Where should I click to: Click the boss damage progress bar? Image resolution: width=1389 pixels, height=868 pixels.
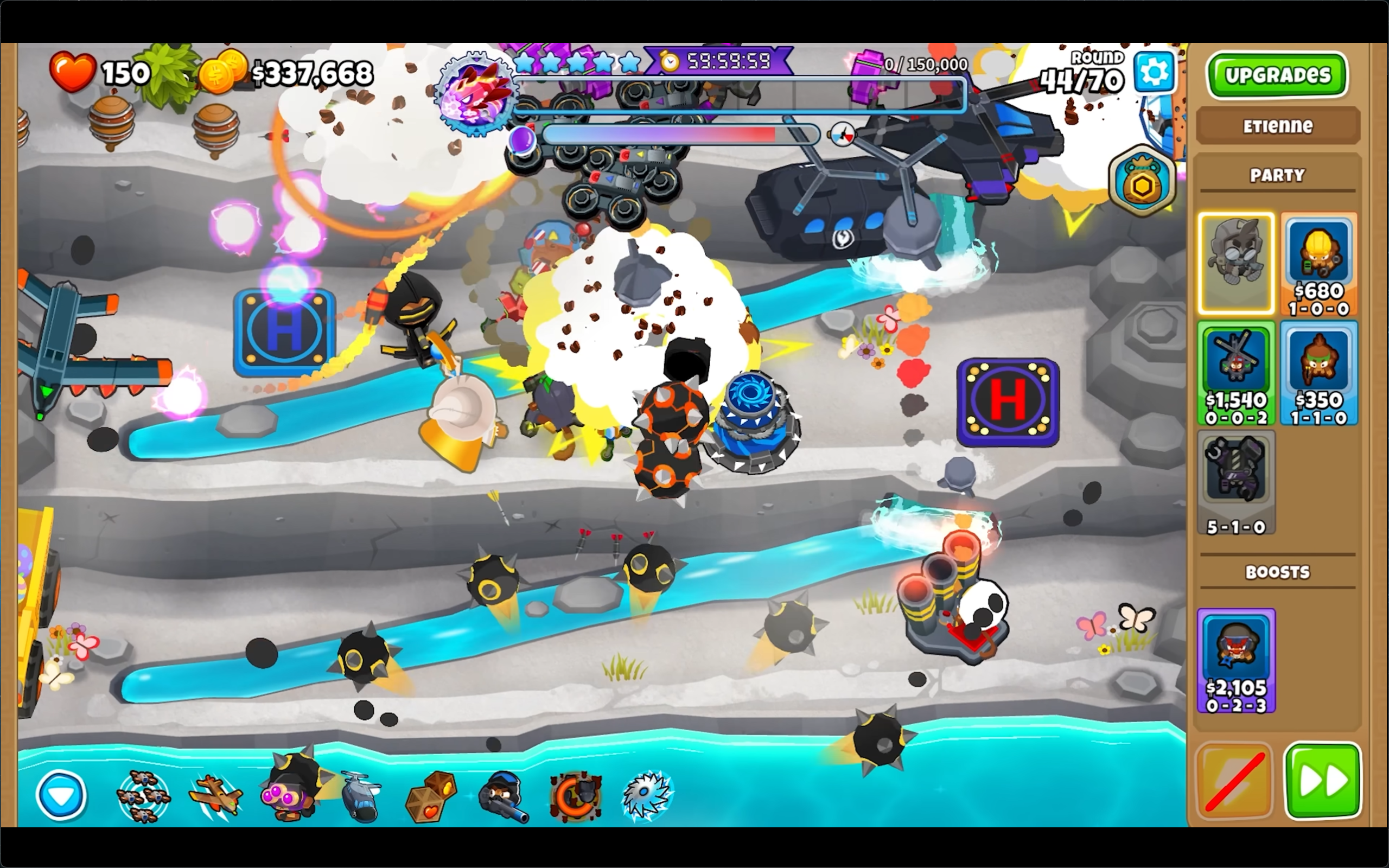746,97
